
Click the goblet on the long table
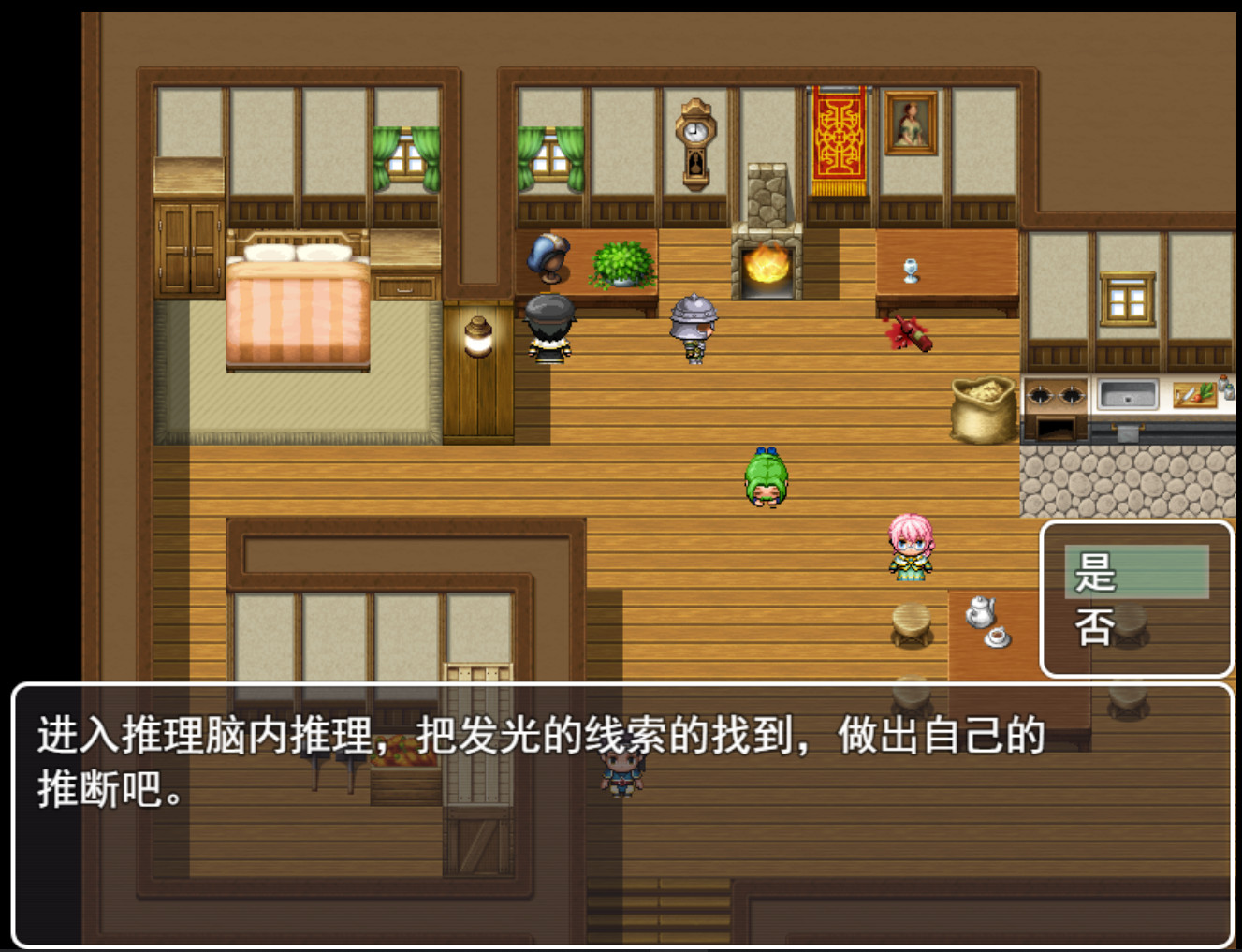point(913,269)
